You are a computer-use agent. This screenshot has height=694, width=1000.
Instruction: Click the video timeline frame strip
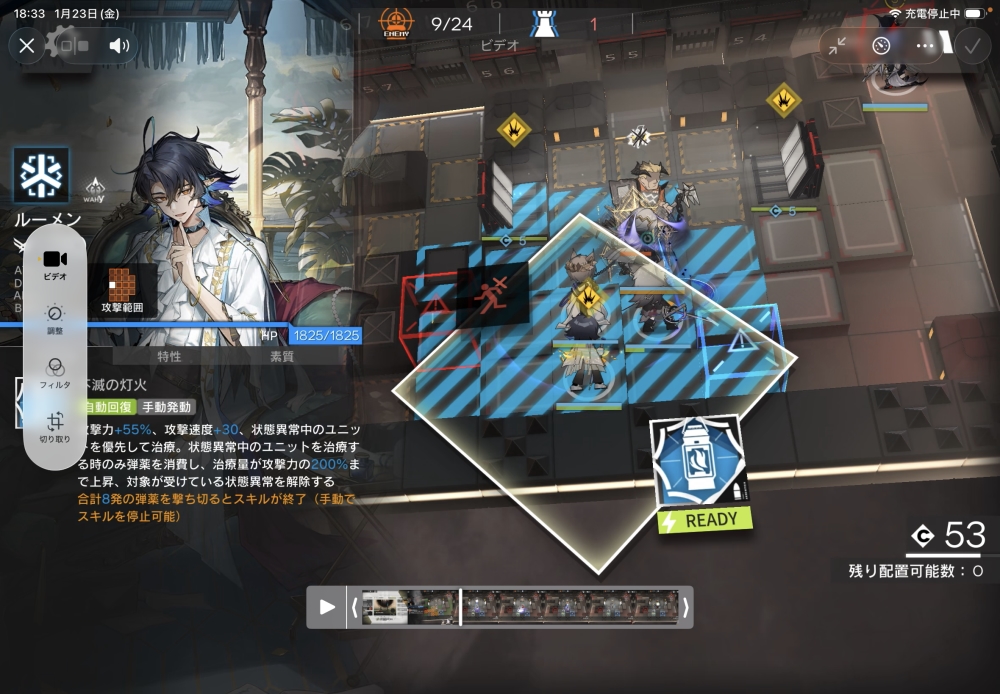(x=519, y=607)
